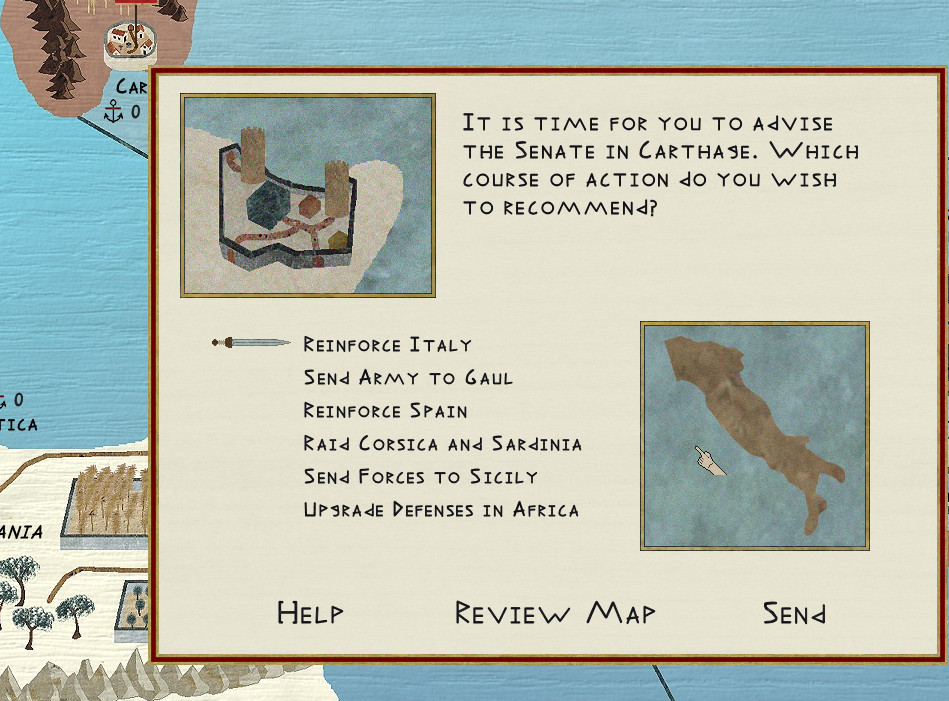Open the Help button
The height and width of the screenshot is (701, 949).
[x=310, y=613]
